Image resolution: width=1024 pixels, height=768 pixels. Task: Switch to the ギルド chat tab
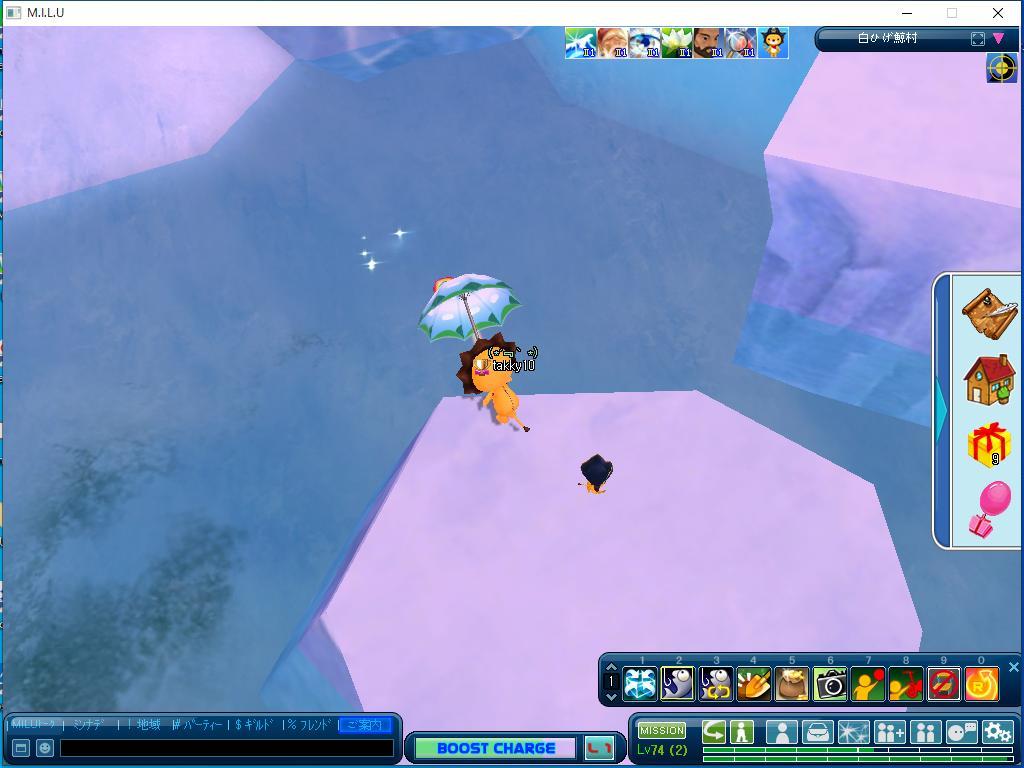click(x=254, y=724)
